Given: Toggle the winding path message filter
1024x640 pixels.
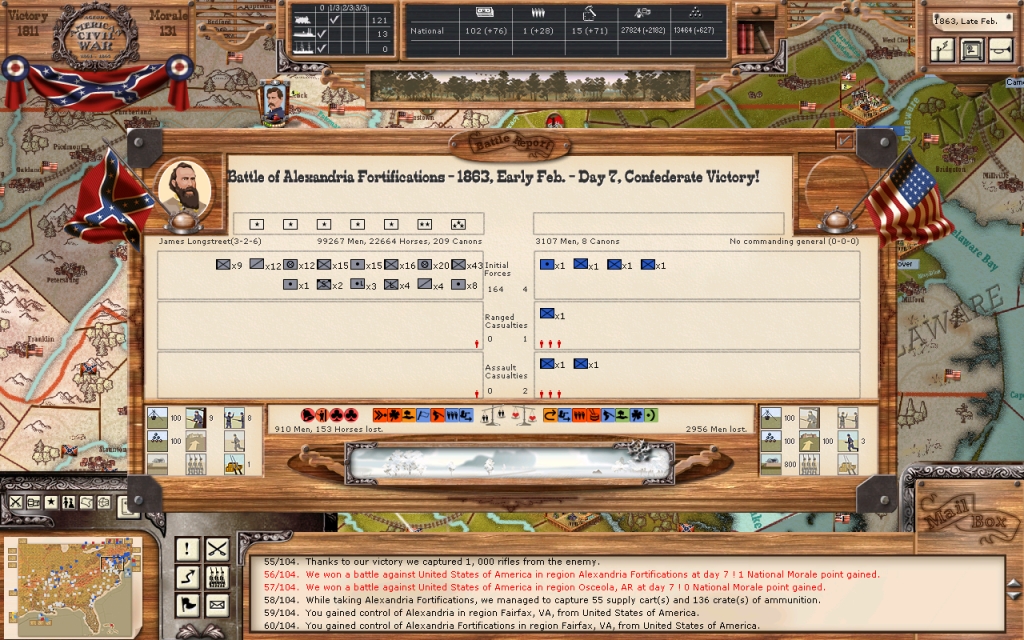Looking at the screenshot, I should pyautogui.click(x=187, y=577).
